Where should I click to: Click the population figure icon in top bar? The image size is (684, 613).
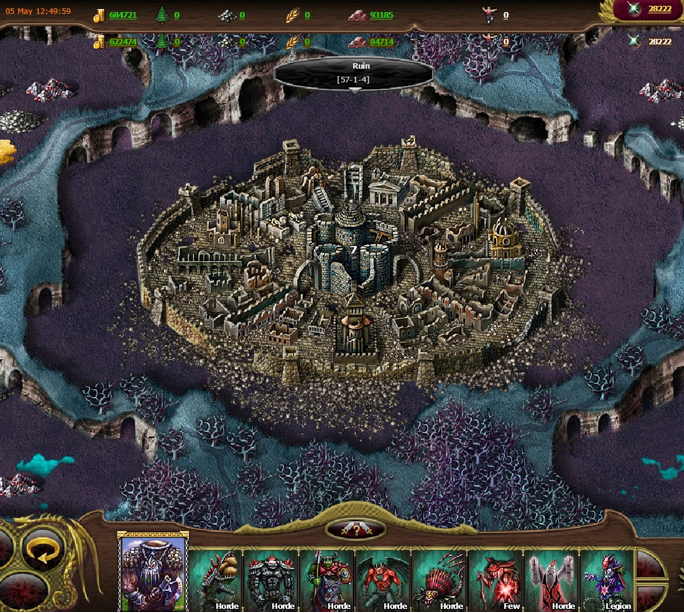(x=489, y=15)
